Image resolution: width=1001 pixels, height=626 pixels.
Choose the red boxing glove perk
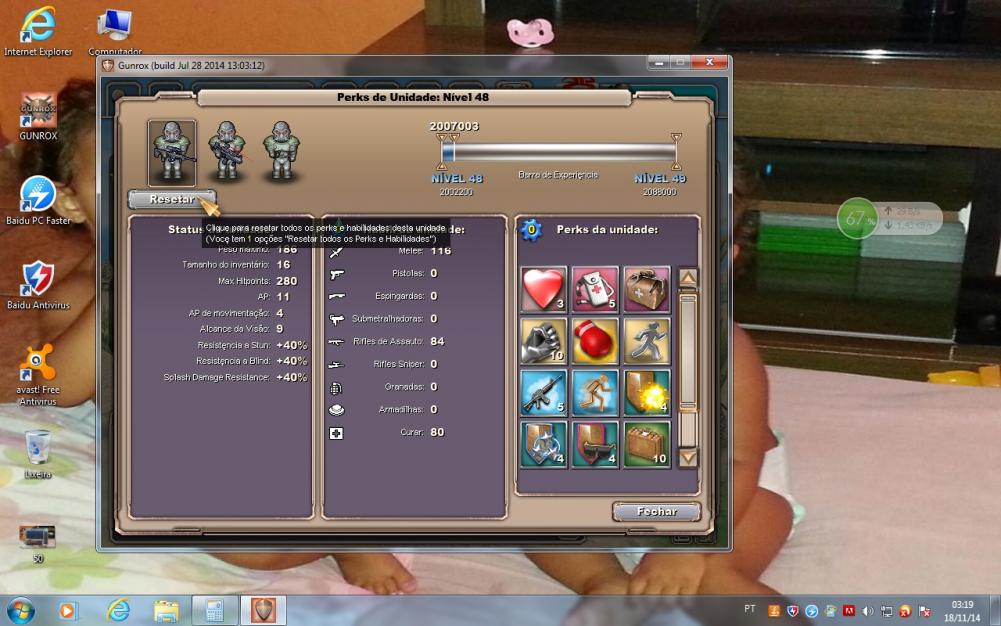(595, 341)
